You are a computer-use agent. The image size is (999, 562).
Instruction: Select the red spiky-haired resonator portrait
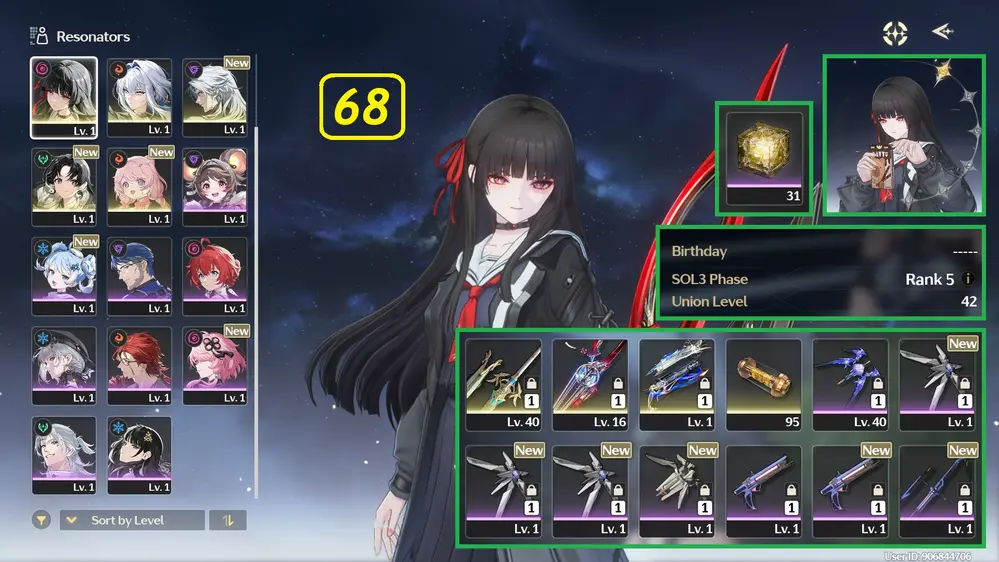click(x=216, y=275)
